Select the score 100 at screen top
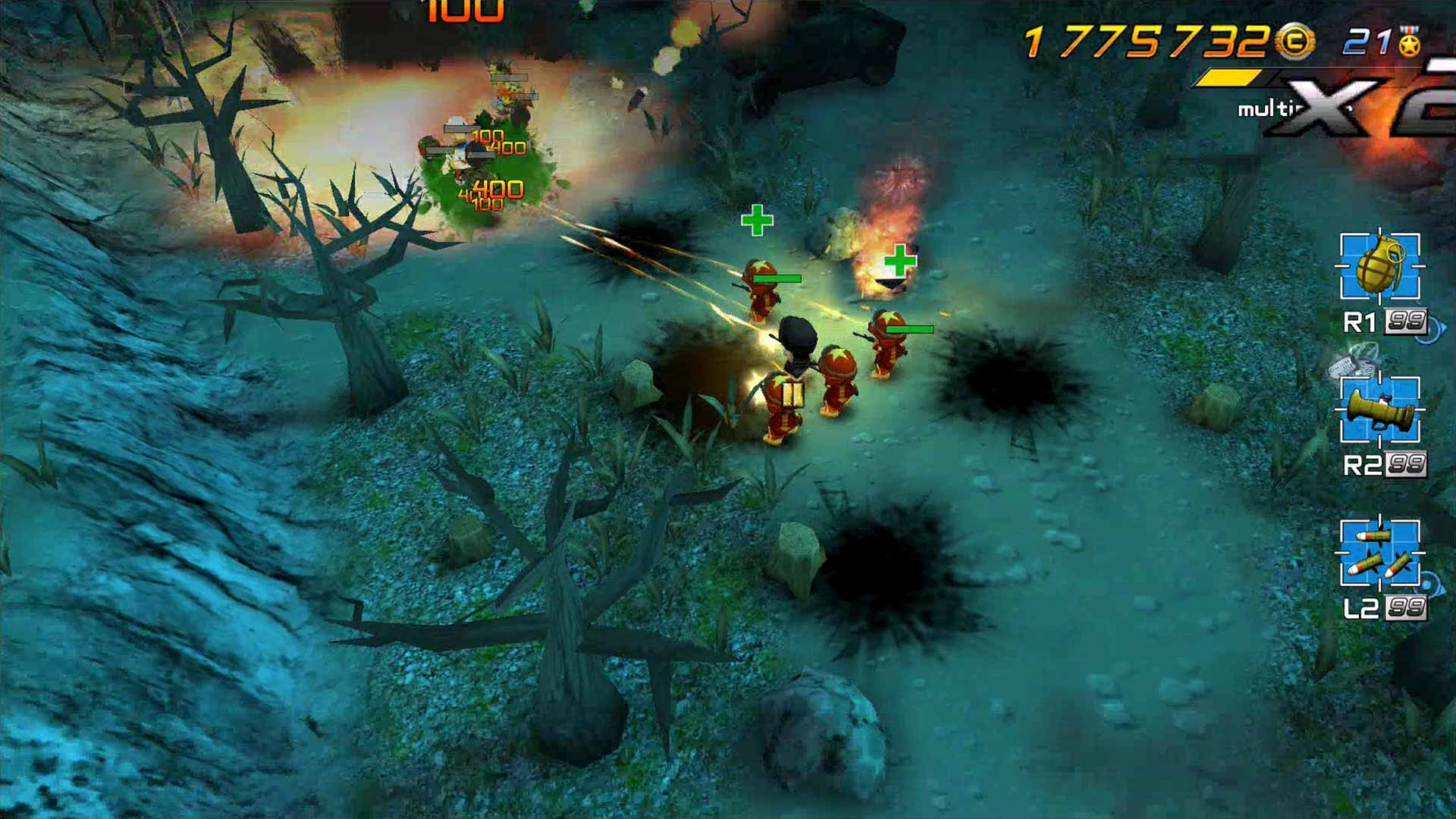The image size is (1456, 819). 466,11
